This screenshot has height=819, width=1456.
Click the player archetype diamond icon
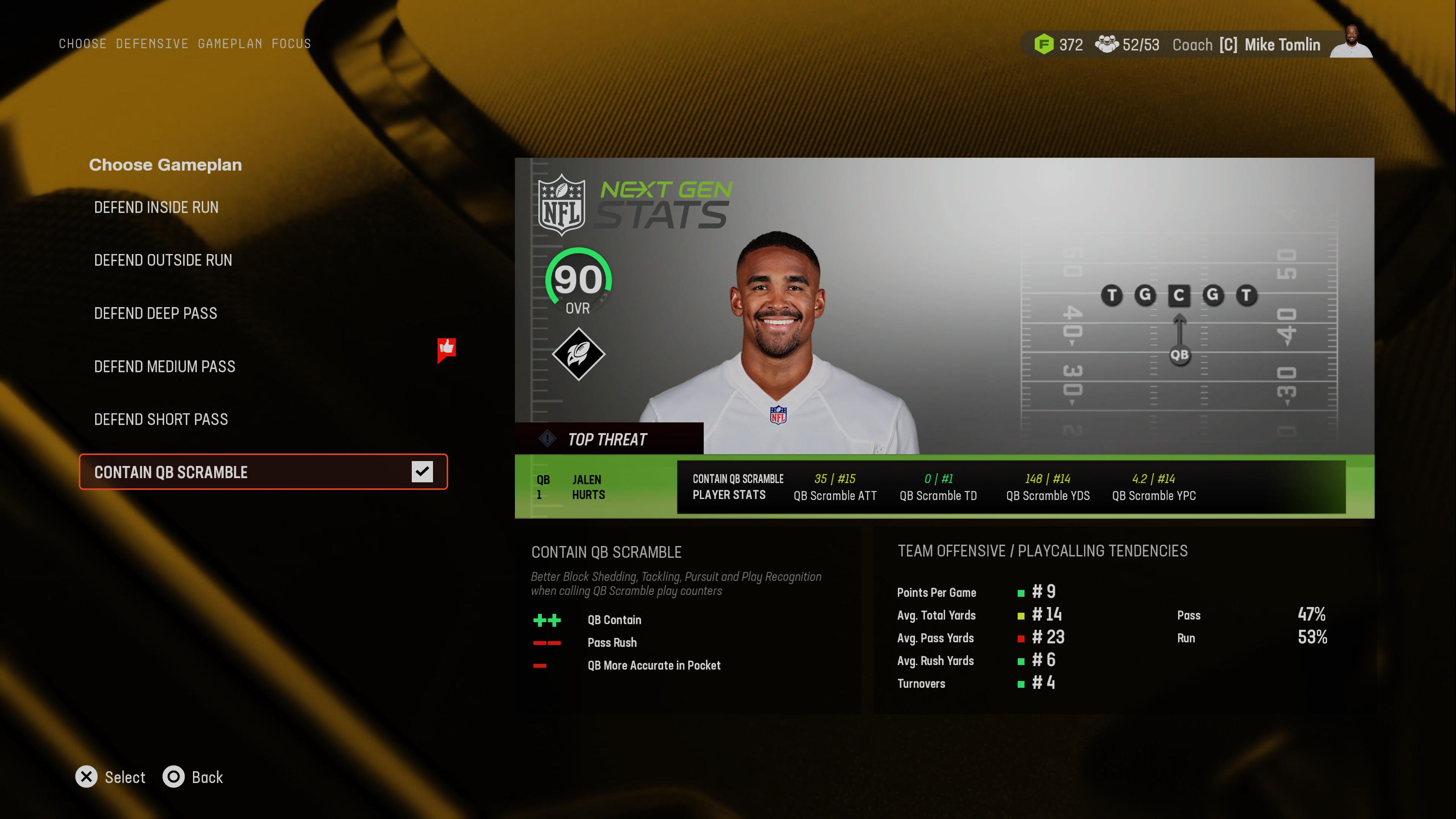[x=578, y=354]
